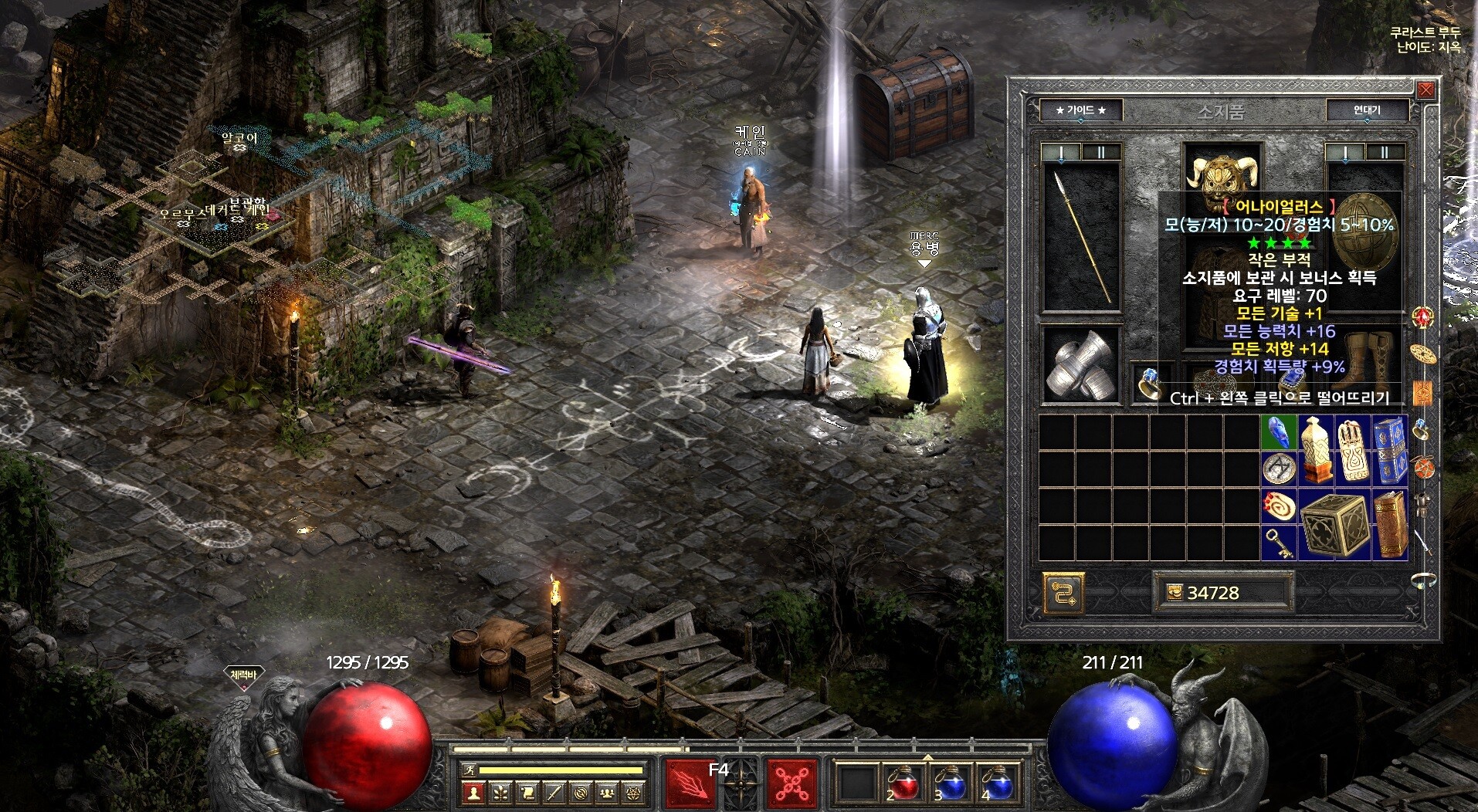Open the 가이드 guide button
The width and height of the screenshot is (1478, 812).
click(1080, 110)
